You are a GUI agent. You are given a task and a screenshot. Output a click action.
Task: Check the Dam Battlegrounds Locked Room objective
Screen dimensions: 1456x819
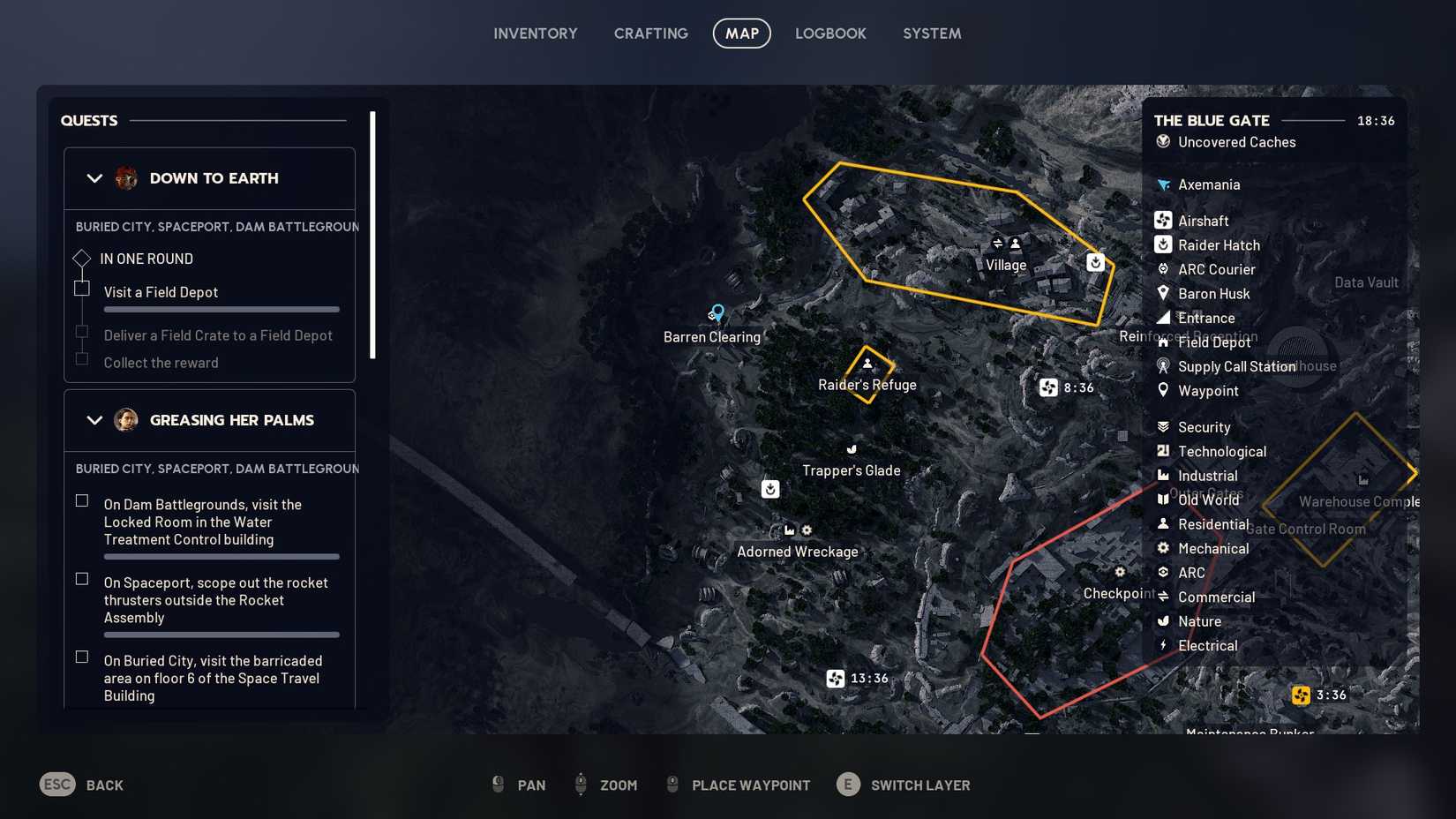pos(82,500)
